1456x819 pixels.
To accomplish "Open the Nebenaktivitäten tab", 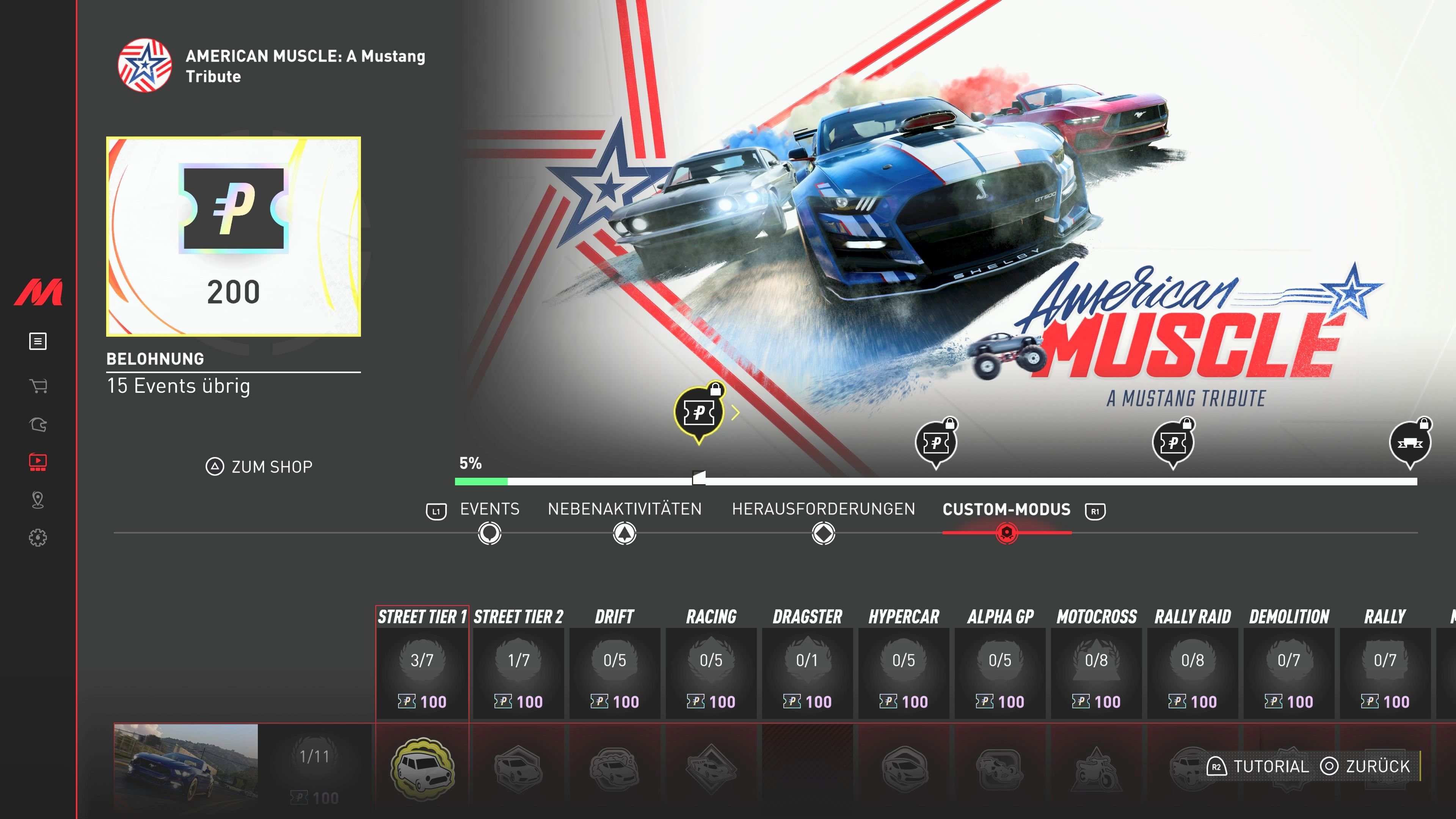I will pos(624,509).
